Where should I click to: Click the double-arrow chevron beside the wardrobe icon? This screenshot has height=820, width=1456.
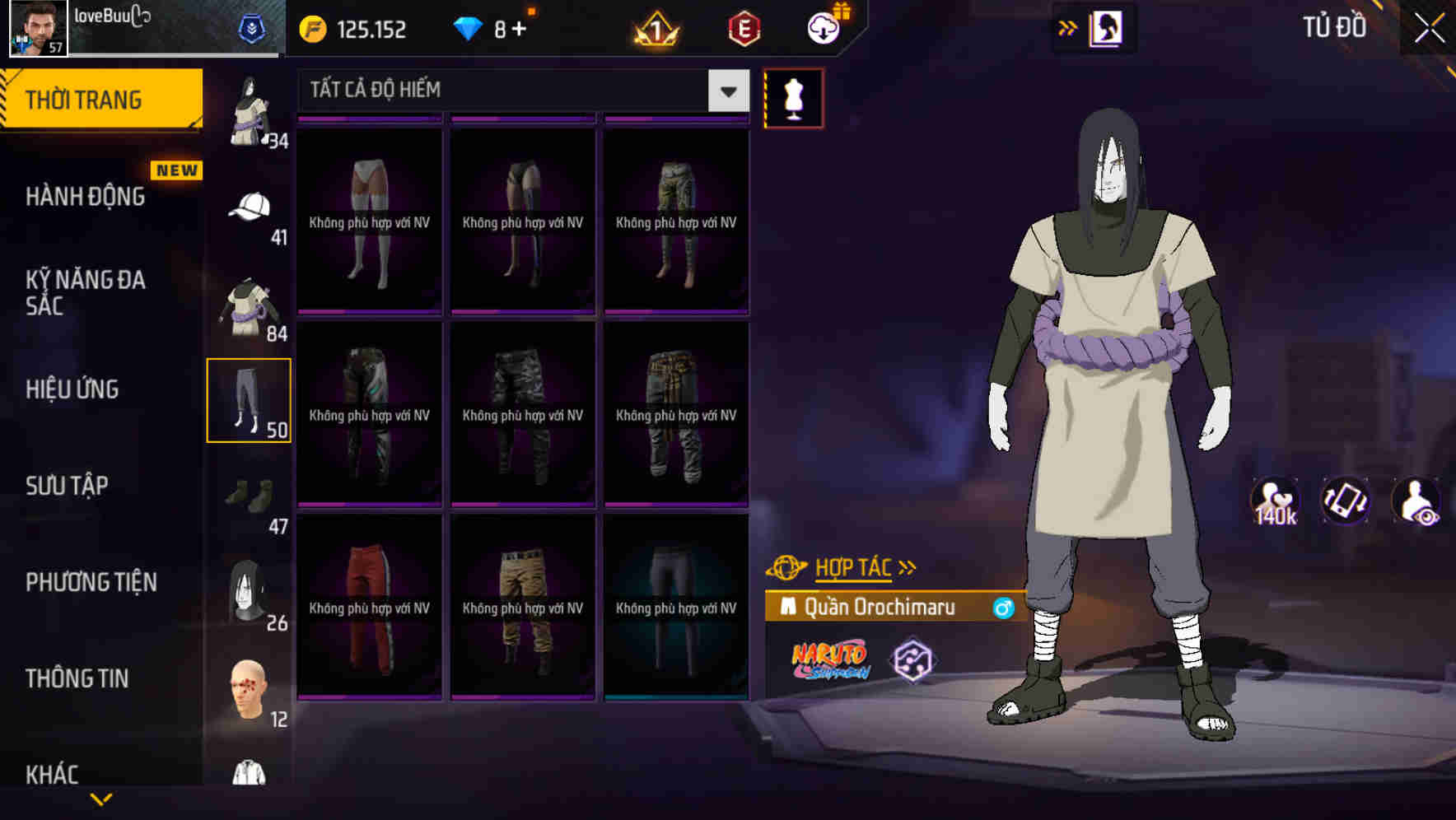[x=1068, y=27]
